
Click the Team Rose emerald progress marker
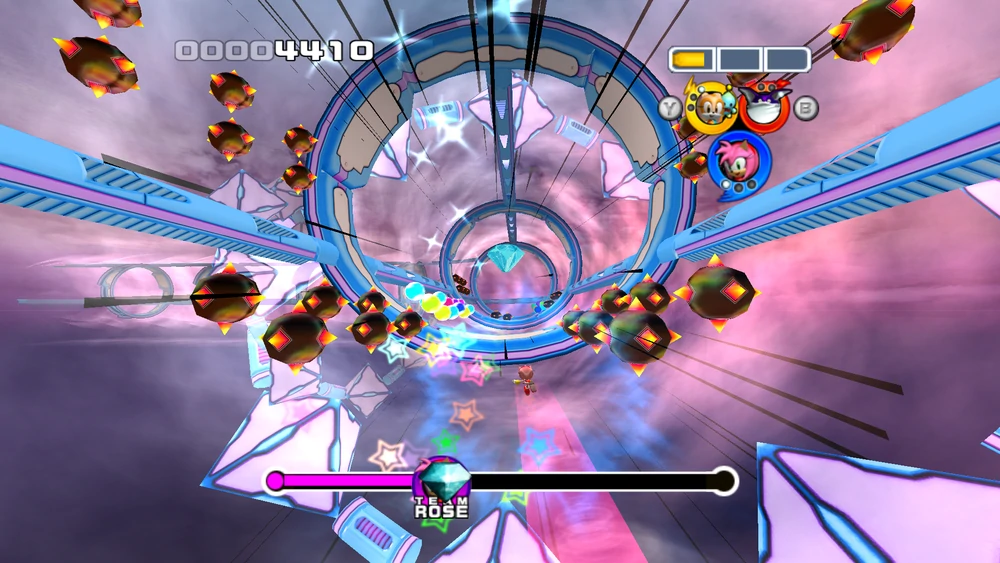[x=441, y=479]
